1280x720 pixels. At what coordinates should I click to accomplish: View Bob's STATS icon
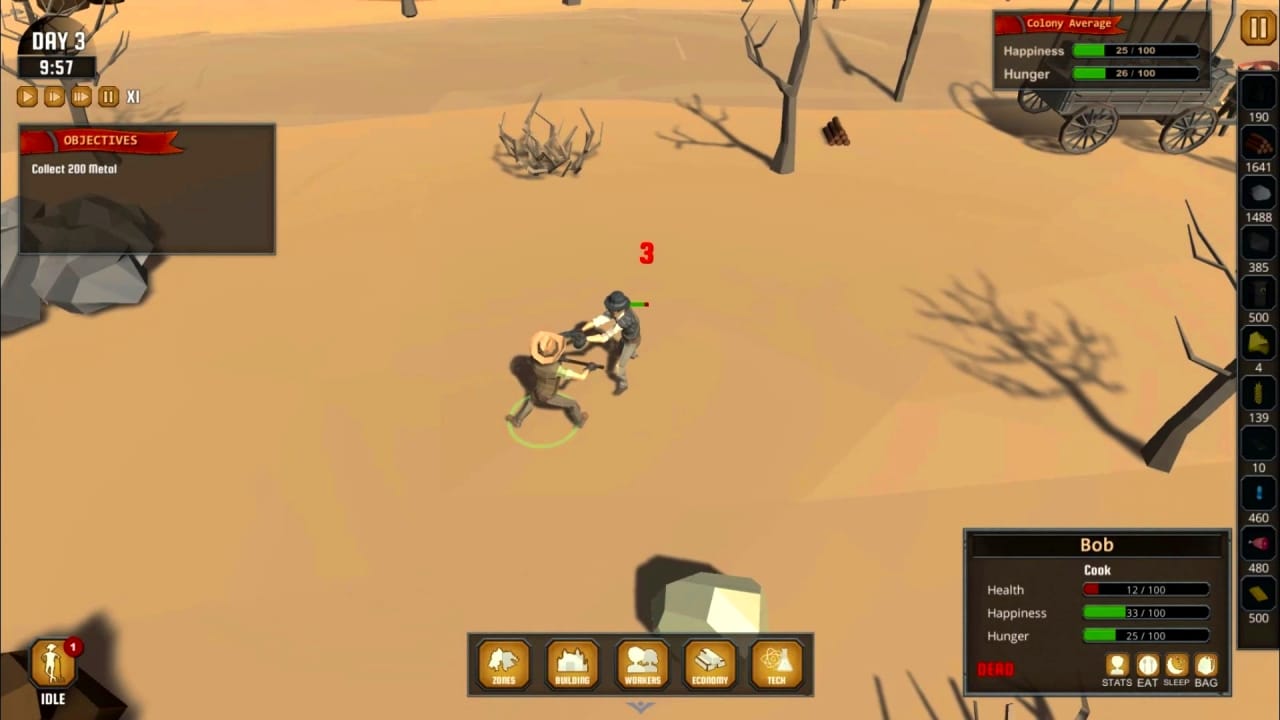pyautogui.click(x=1117, y=666)
